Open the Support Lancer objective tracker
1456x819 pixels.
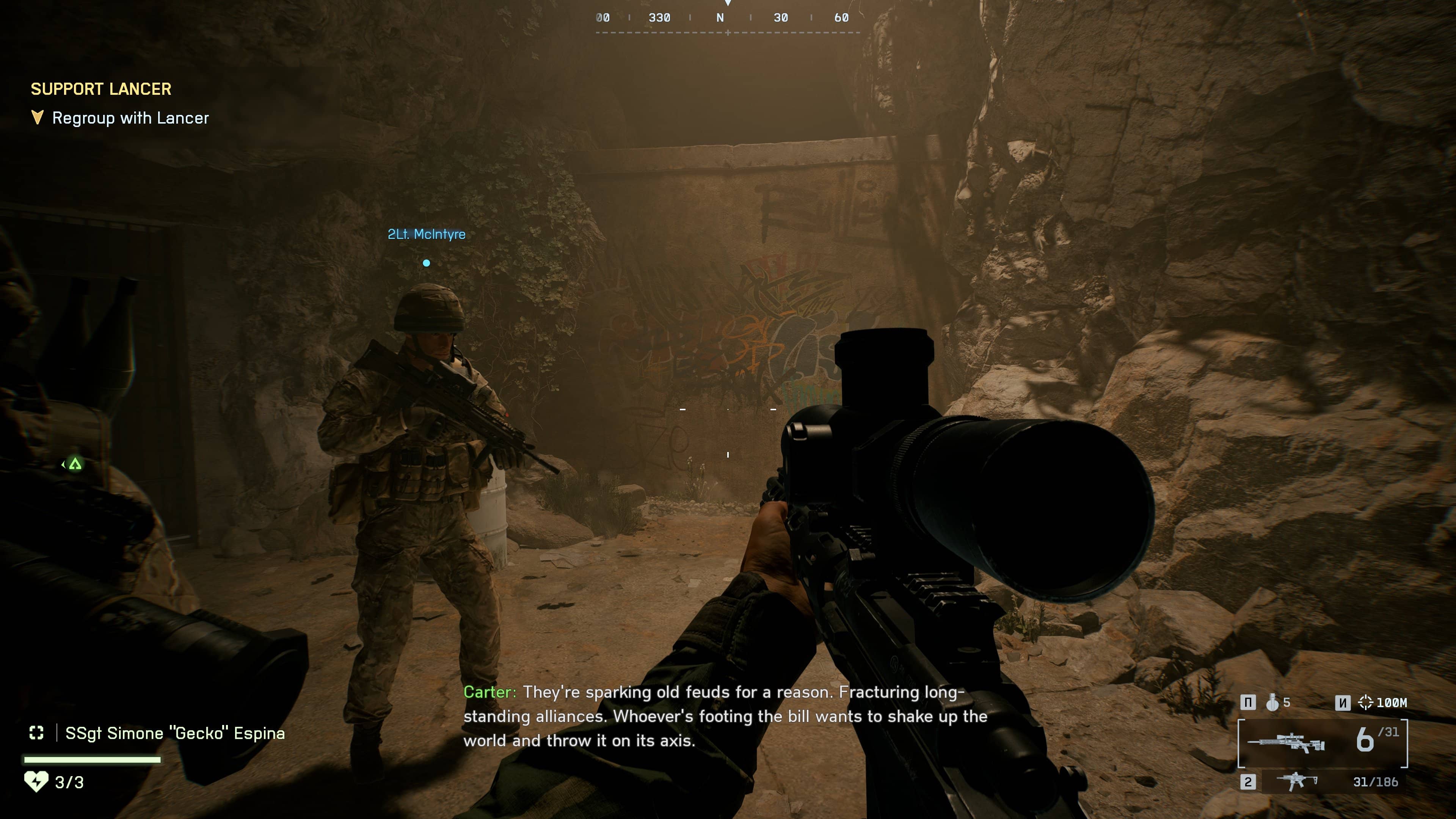click(x=100, y=89)
